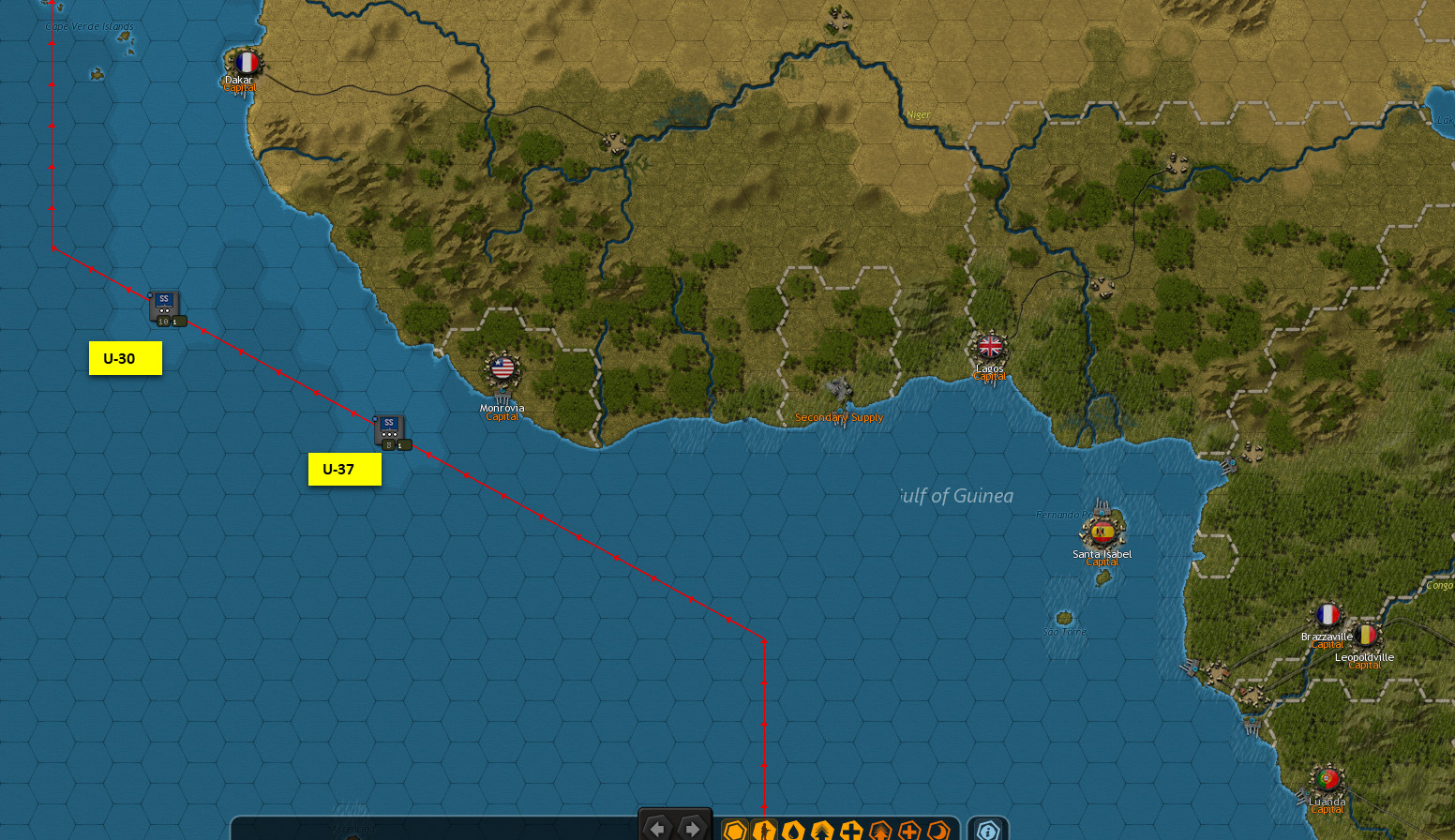
Task: Click the yellow upward arrow supply icon
Action: [821, 830]
